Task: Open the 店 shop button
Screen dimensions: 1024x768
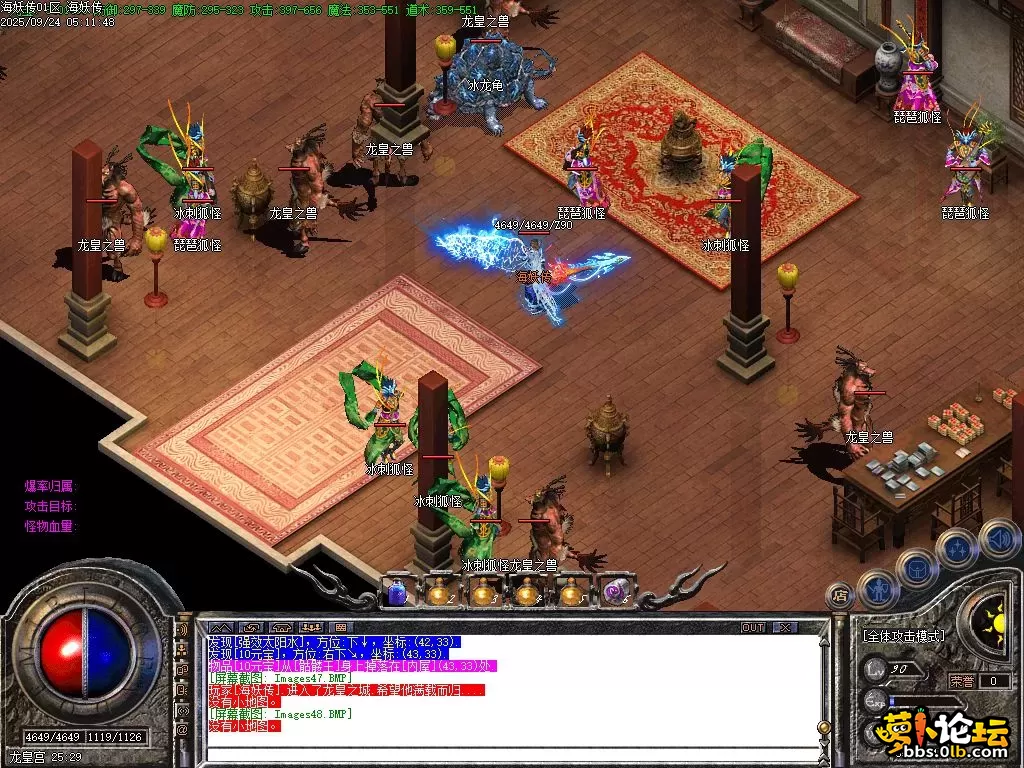Action: click(x=838, y=596)
